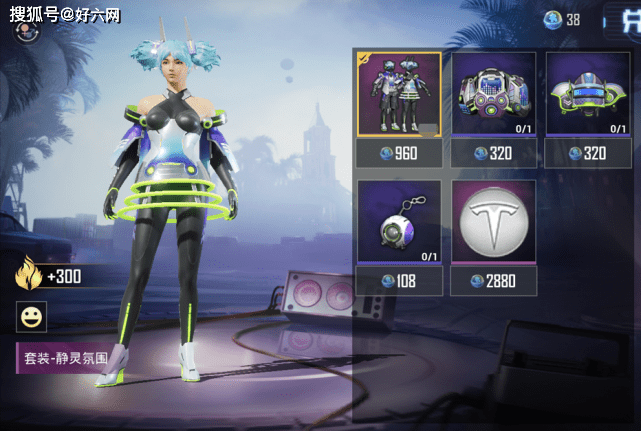Image resolution: width=641 pixels, height=431 pixels.
Task: Select the full outfit set tile
Action: tap(399, 96)
